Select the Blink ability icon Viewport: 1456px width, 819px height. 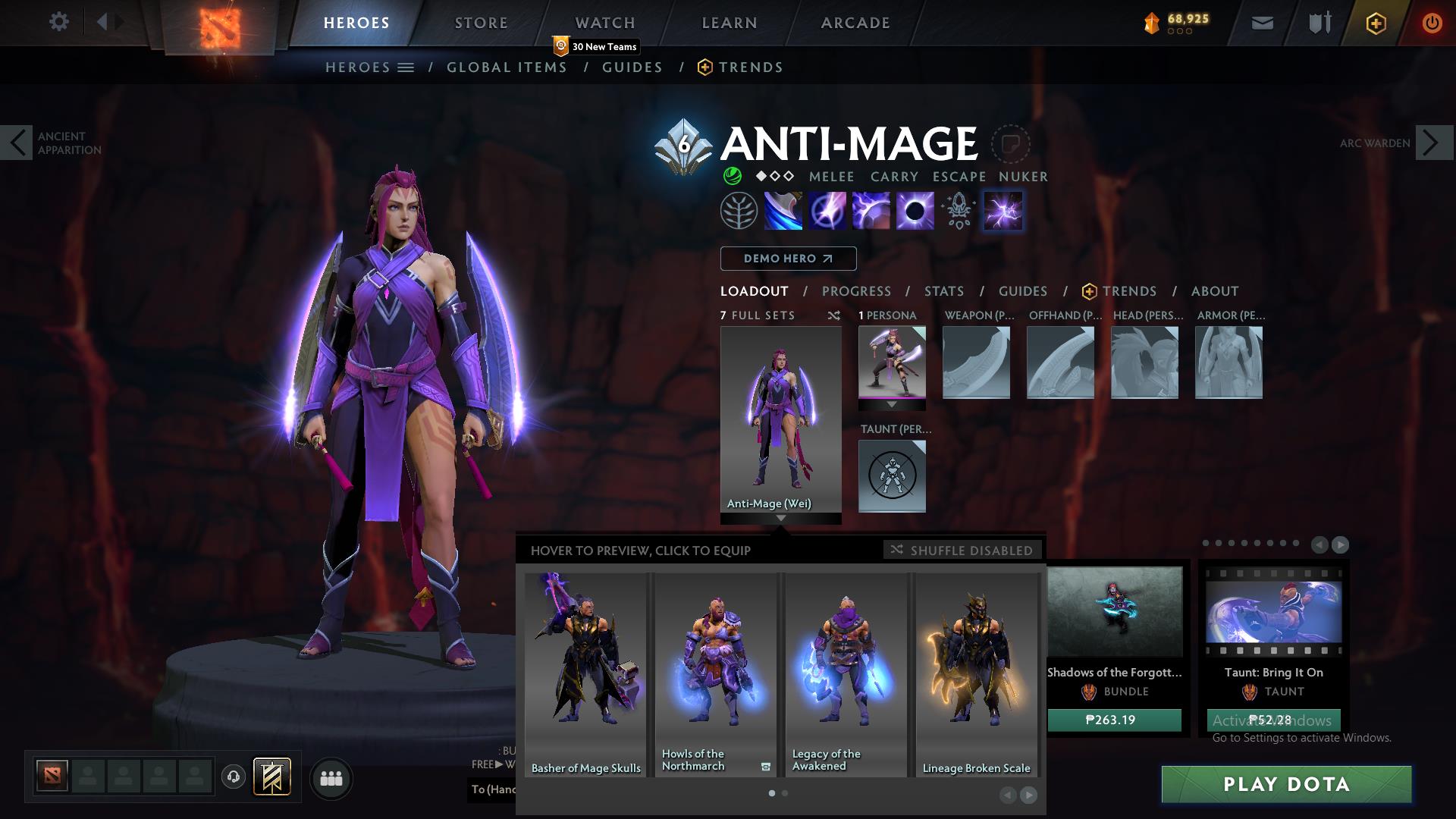(x=828, y=211)
